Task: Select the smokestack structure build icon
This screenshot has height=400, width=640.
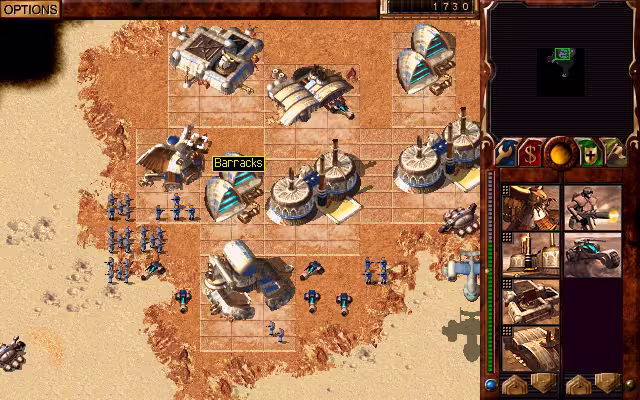Action: (x=530, y=255)
